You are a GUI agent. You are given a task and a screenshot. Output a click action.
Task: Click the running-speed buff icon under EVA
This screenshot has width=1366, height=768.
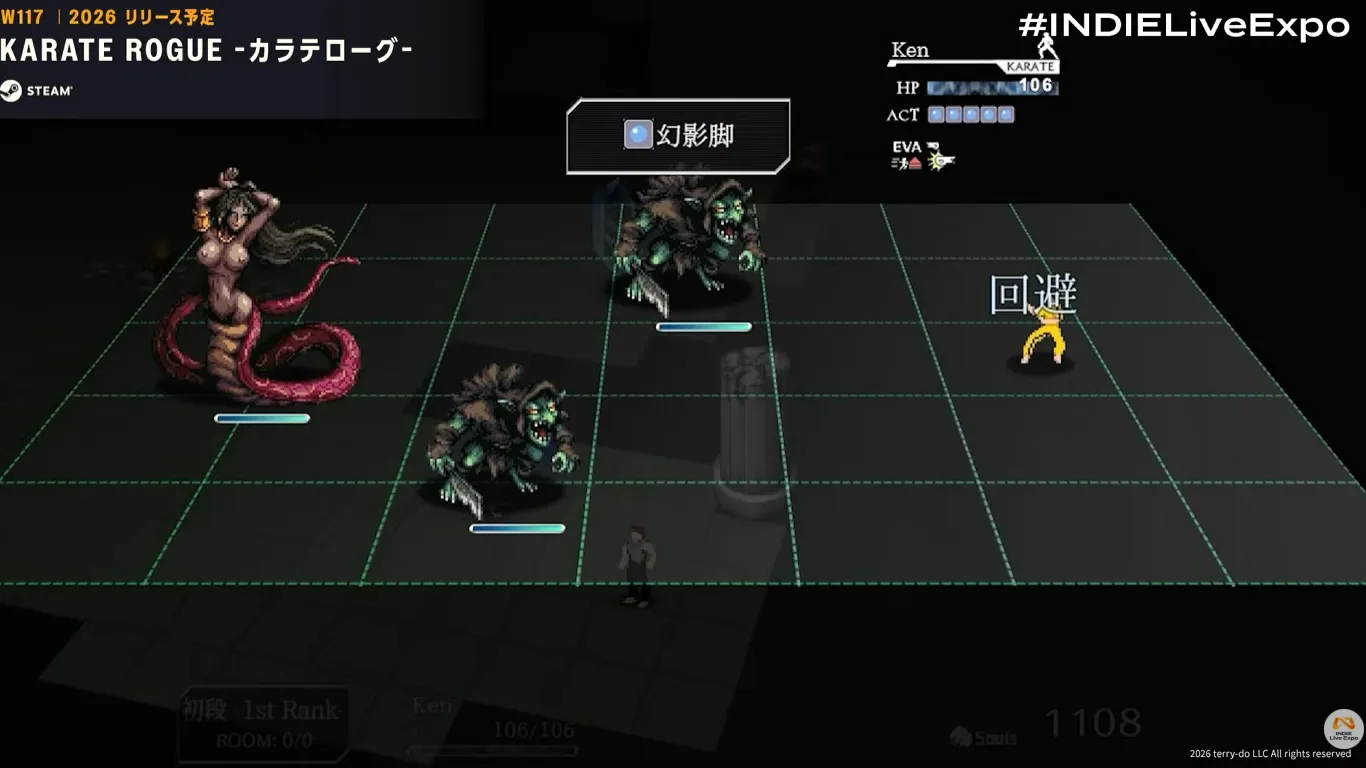pos(901,163)
